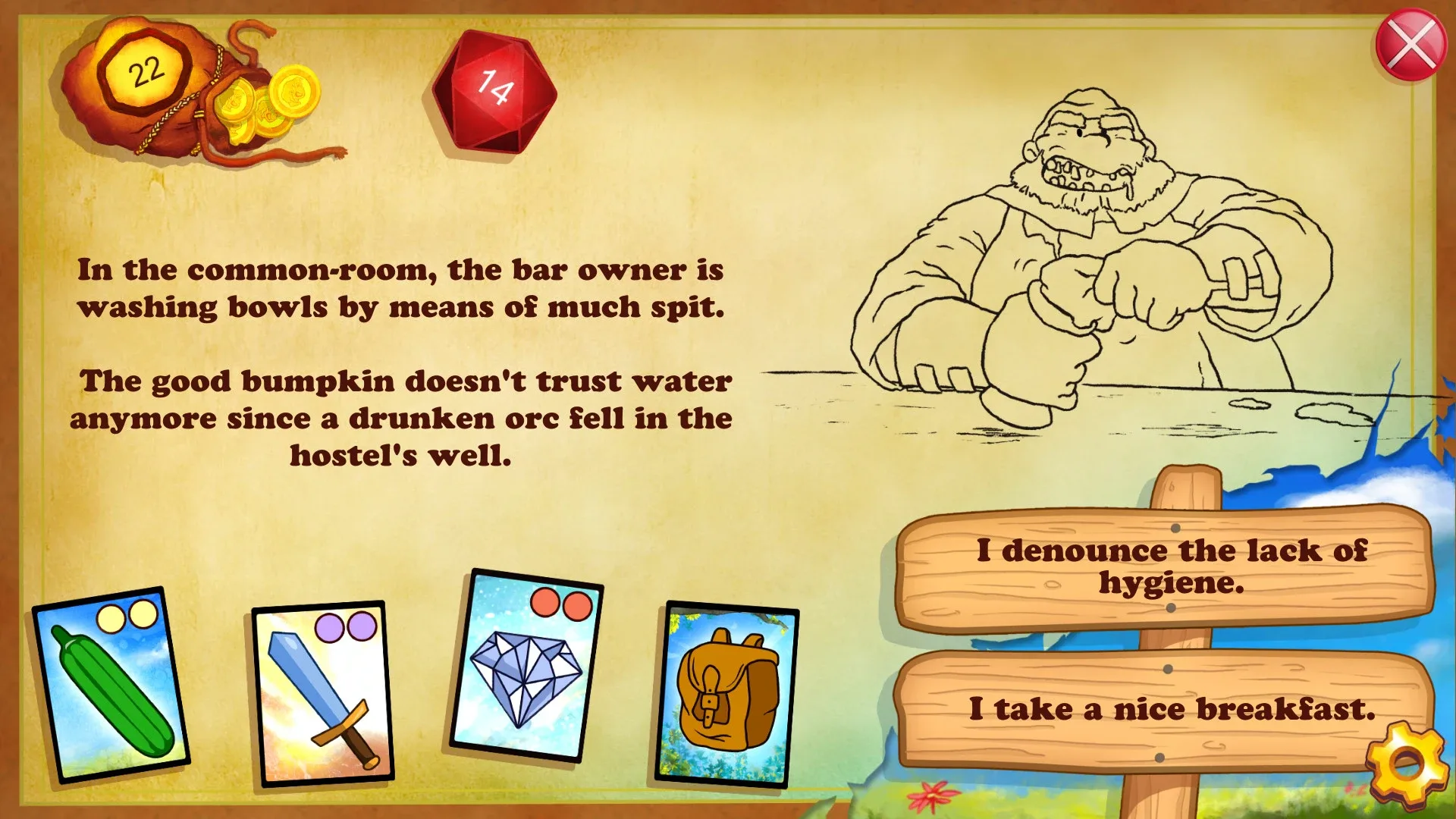This screenshot has width=1456, height=819.
Task: Close the event screen with the X
Action: point(1412,44)
